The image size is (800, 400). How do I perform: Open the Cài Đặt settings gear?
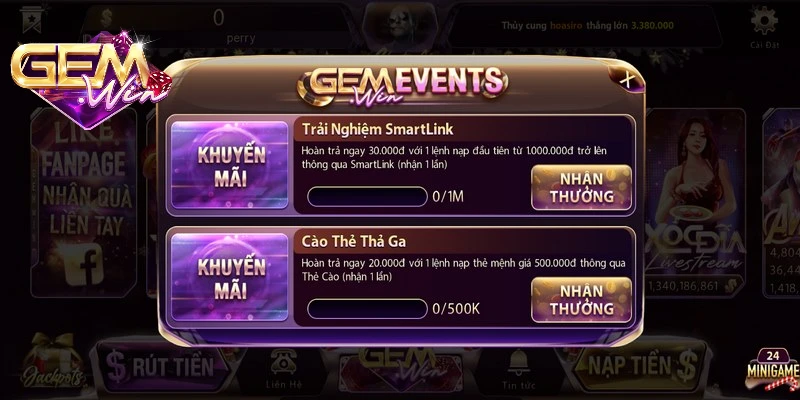765,26
